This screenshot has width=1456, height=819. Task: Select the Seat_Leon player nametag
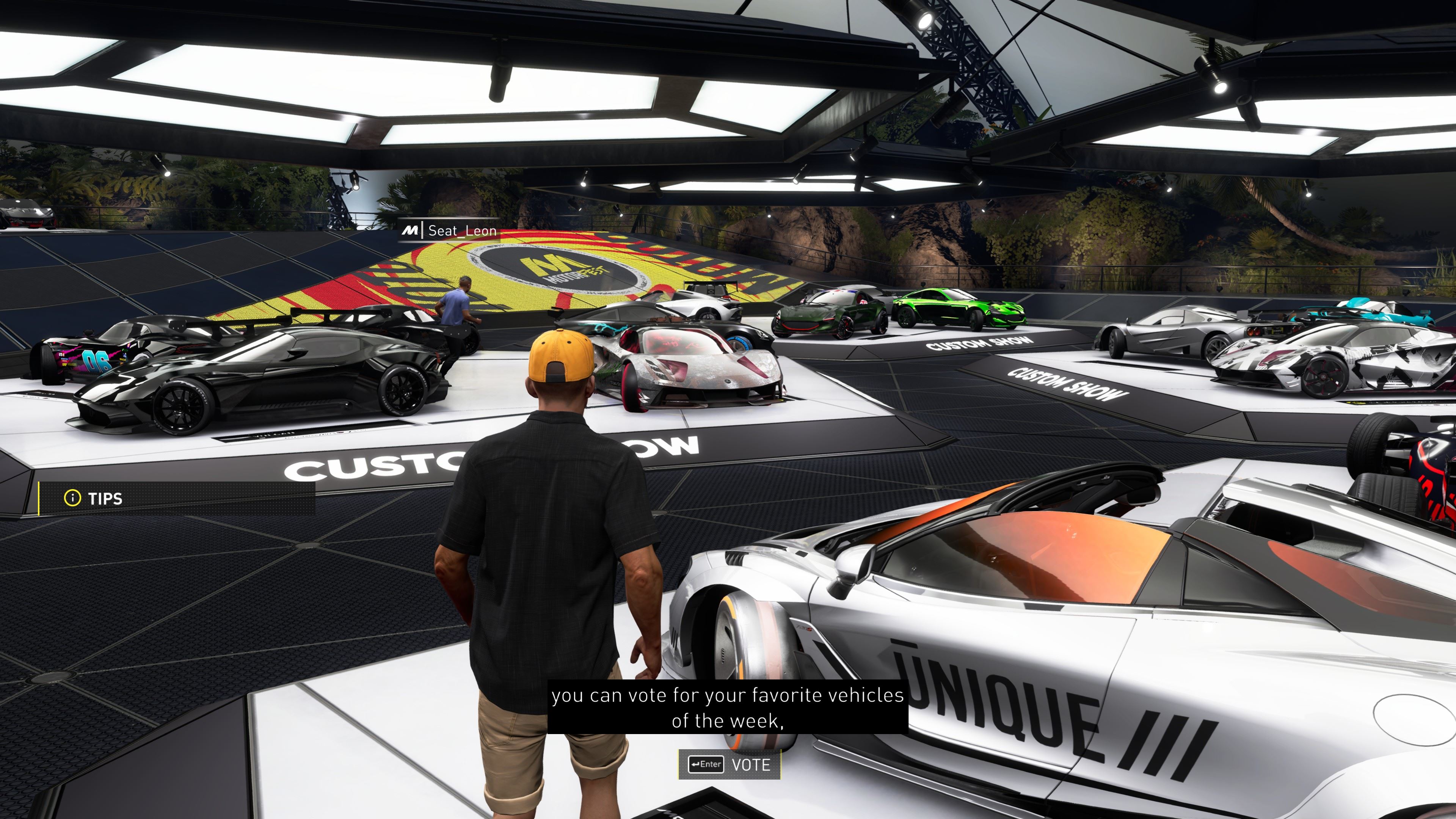pos(450,231)
